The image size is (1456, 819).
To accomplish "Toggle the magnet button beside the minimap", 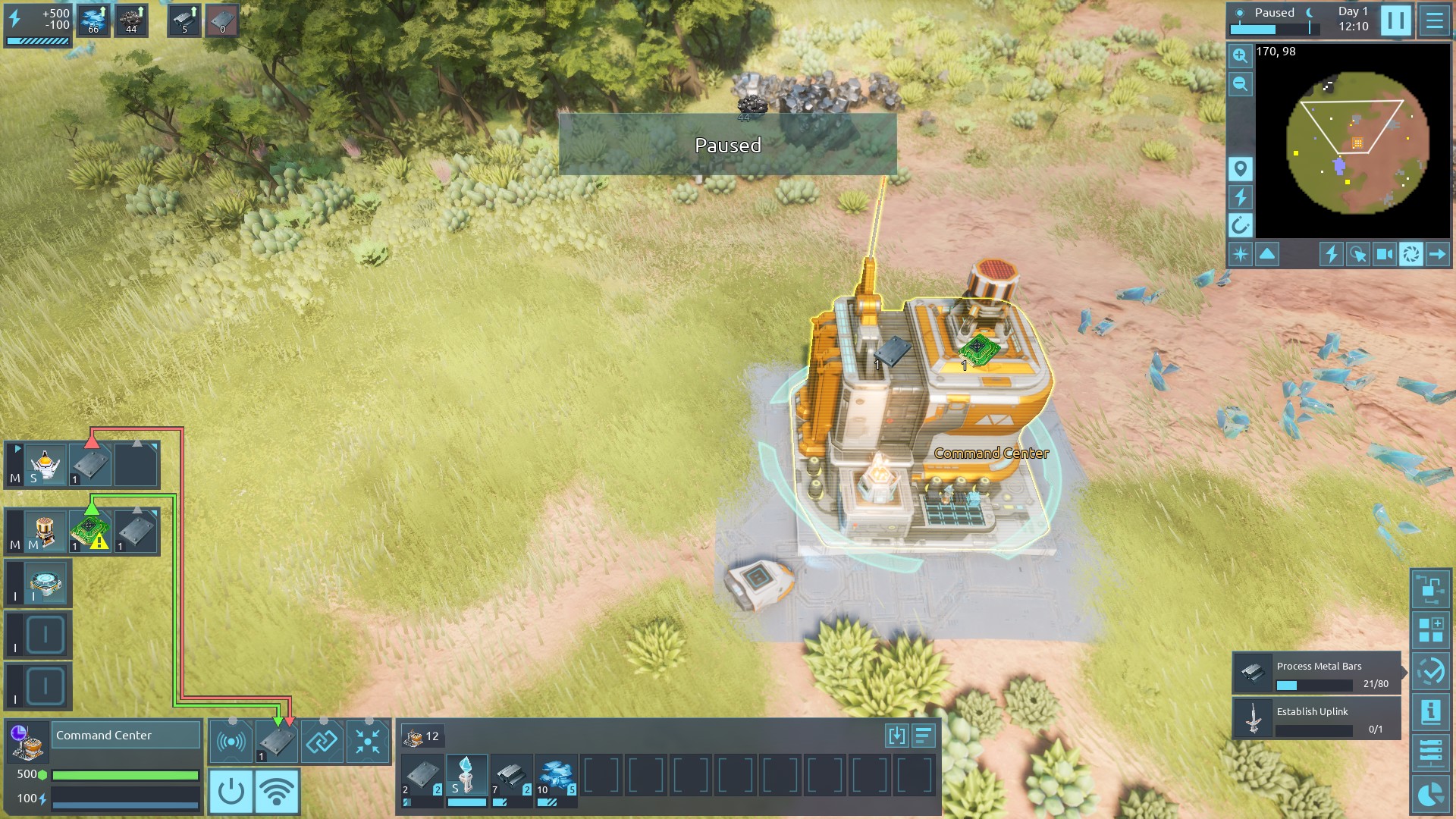I will point(1241,224).
